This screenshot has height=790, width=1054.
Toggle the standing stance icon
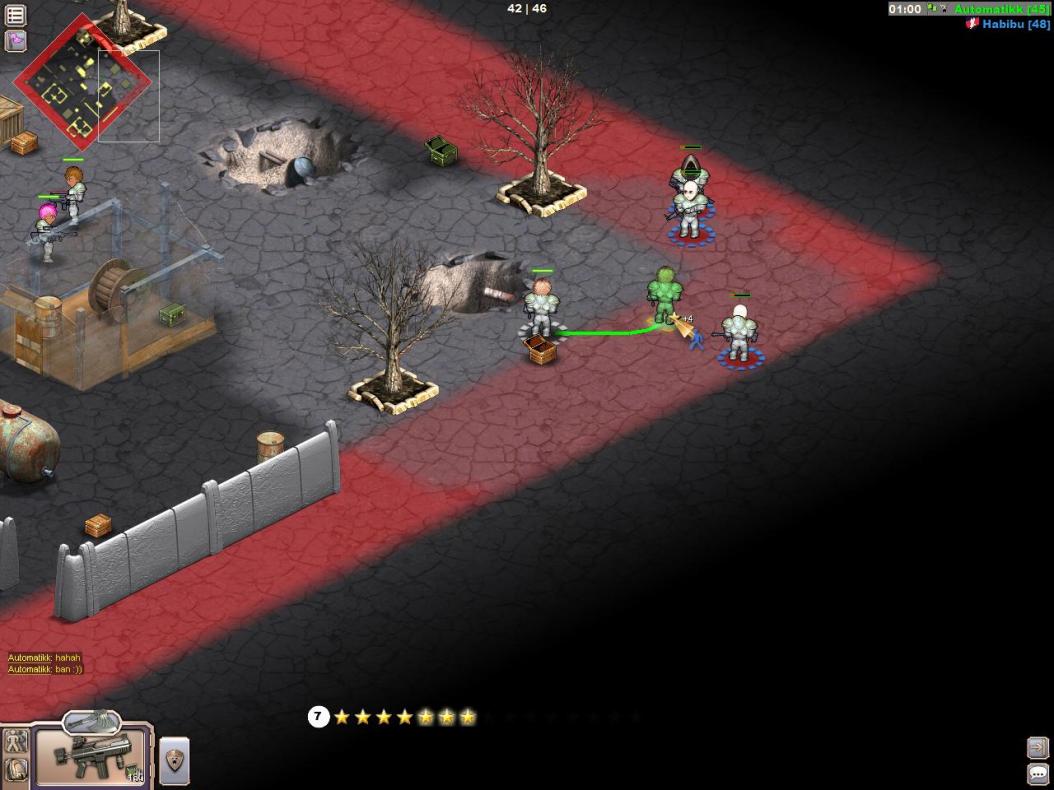15,741
